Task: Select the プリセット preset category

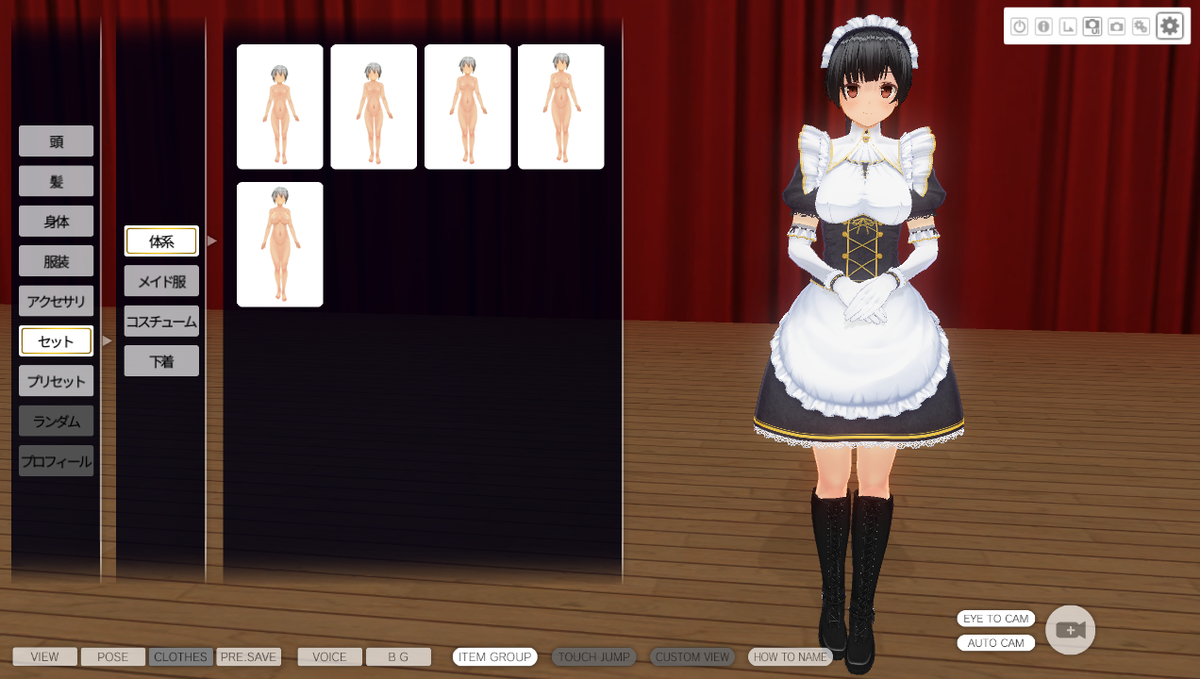Action: point(56,381)
